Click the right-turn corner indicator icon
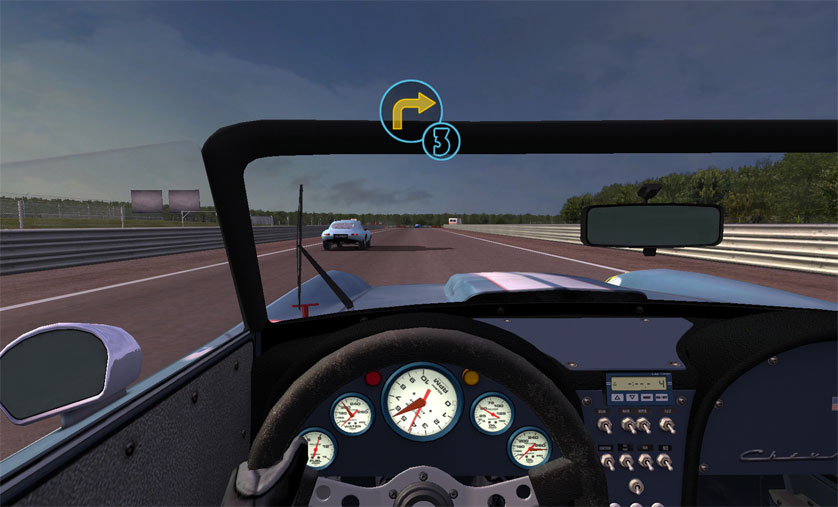The image size is (838, 507). pos(411,111)
